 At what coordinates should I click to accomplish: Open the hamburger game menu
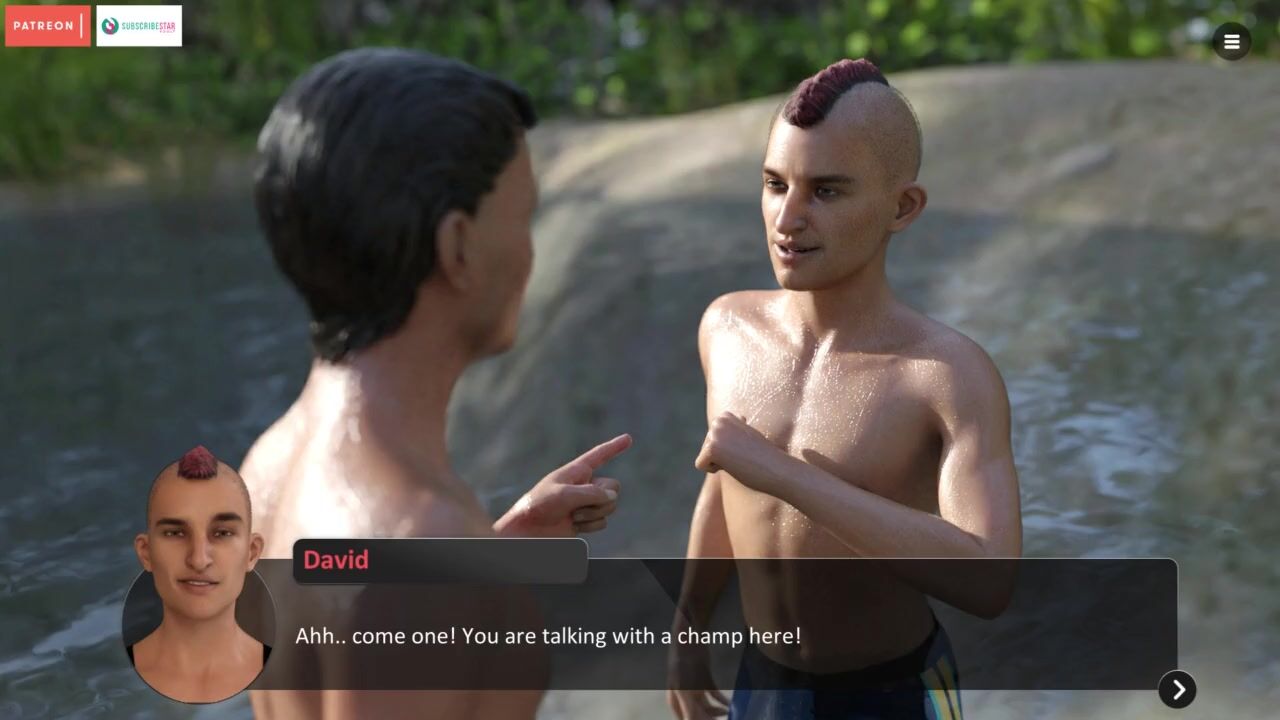[x=1231, y=42]
